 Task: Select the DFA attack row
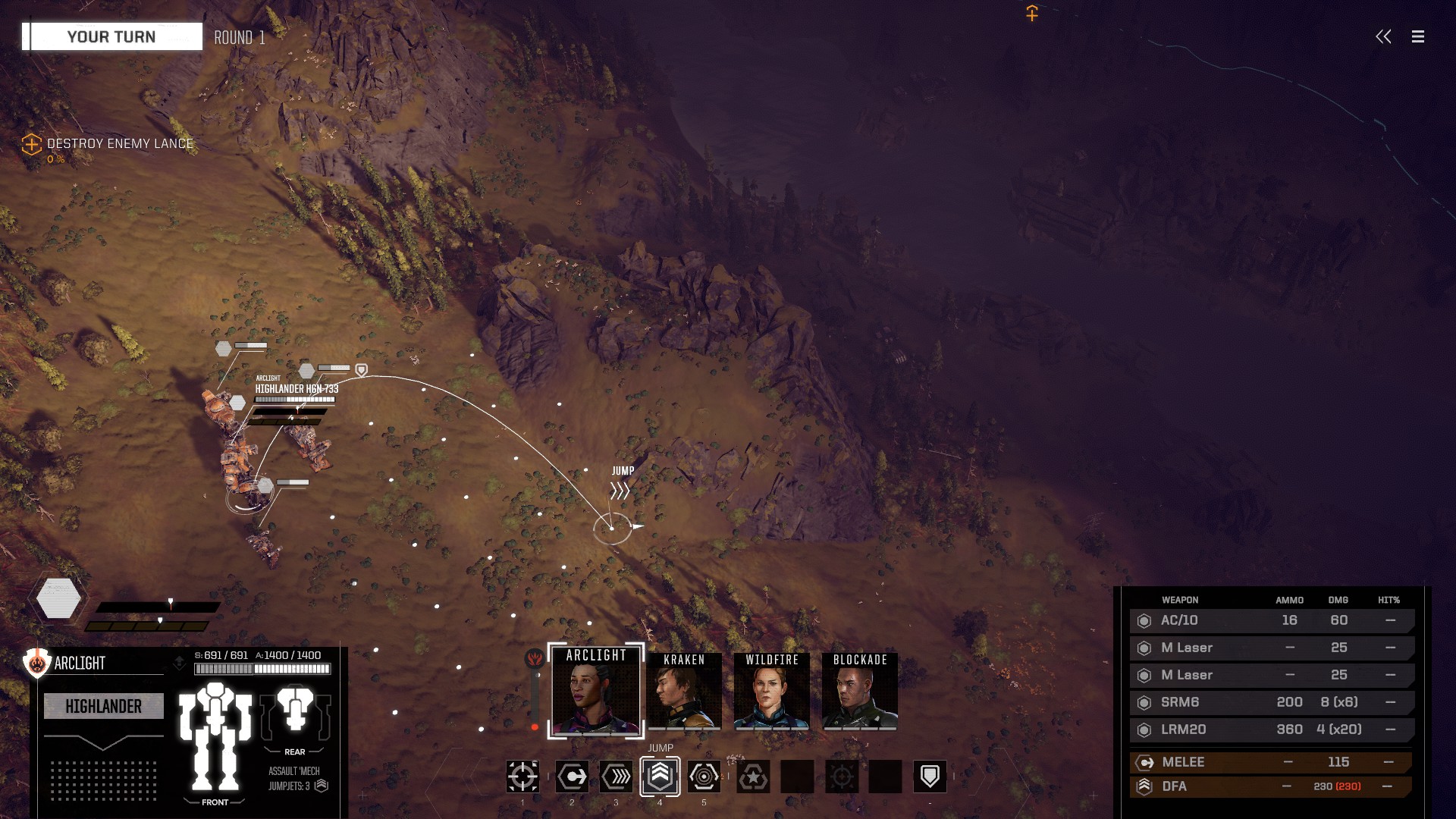click(x=1271, y=786)
